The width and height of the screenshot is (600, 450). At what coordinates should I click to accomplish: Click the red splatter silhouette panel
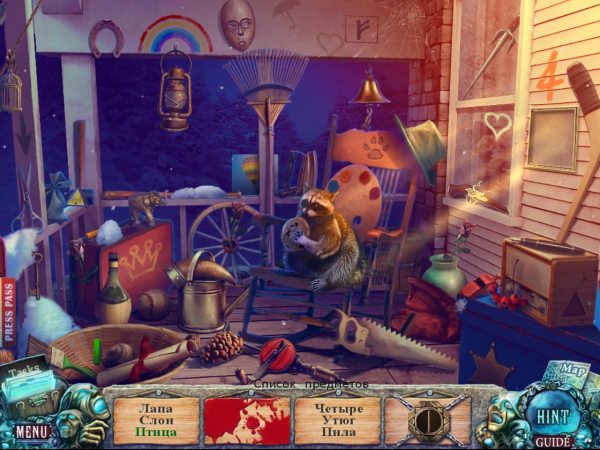(x=247, y=420)
